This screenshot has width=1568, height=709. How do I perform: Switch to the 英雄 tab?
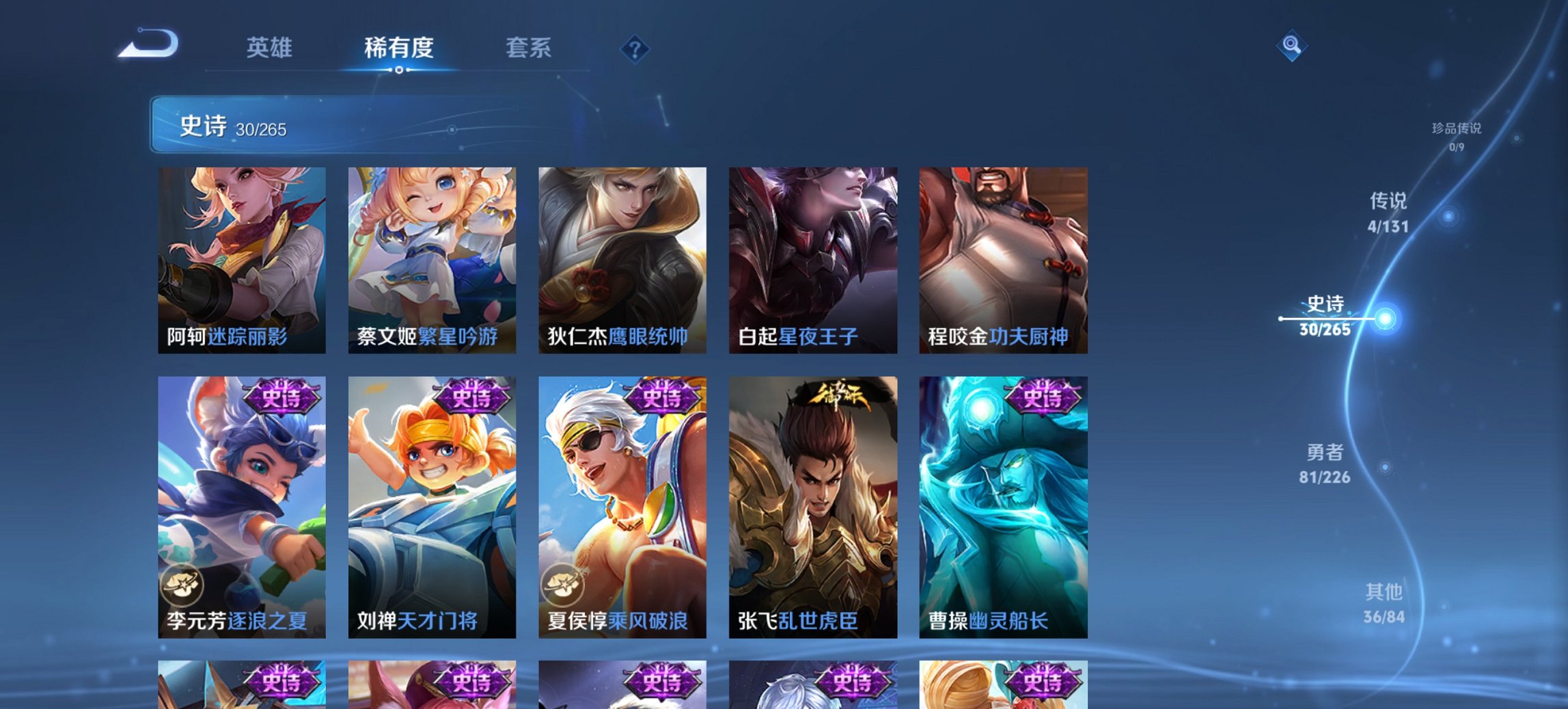point(272,48)
